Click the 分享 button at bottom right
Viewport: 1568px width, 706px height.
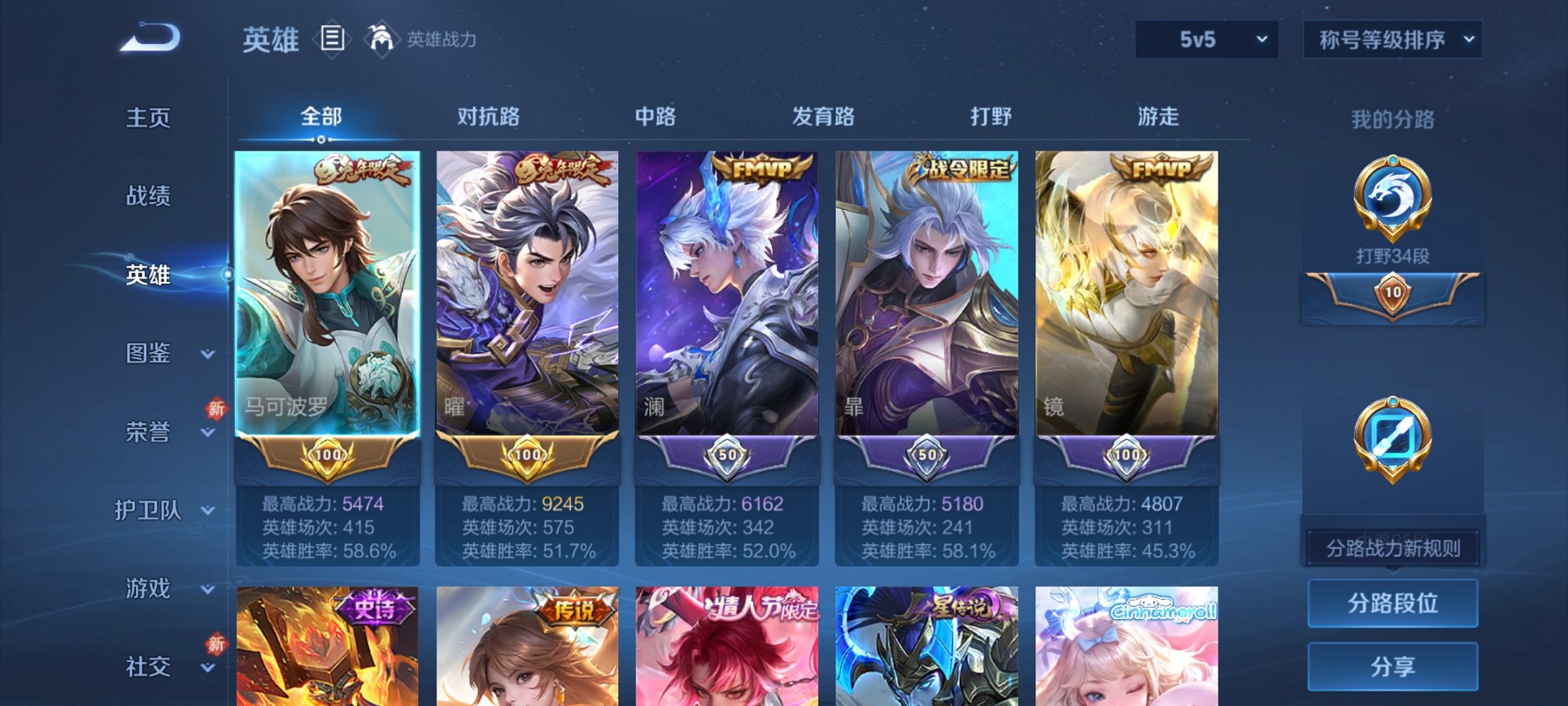(x=1394, y=664)
